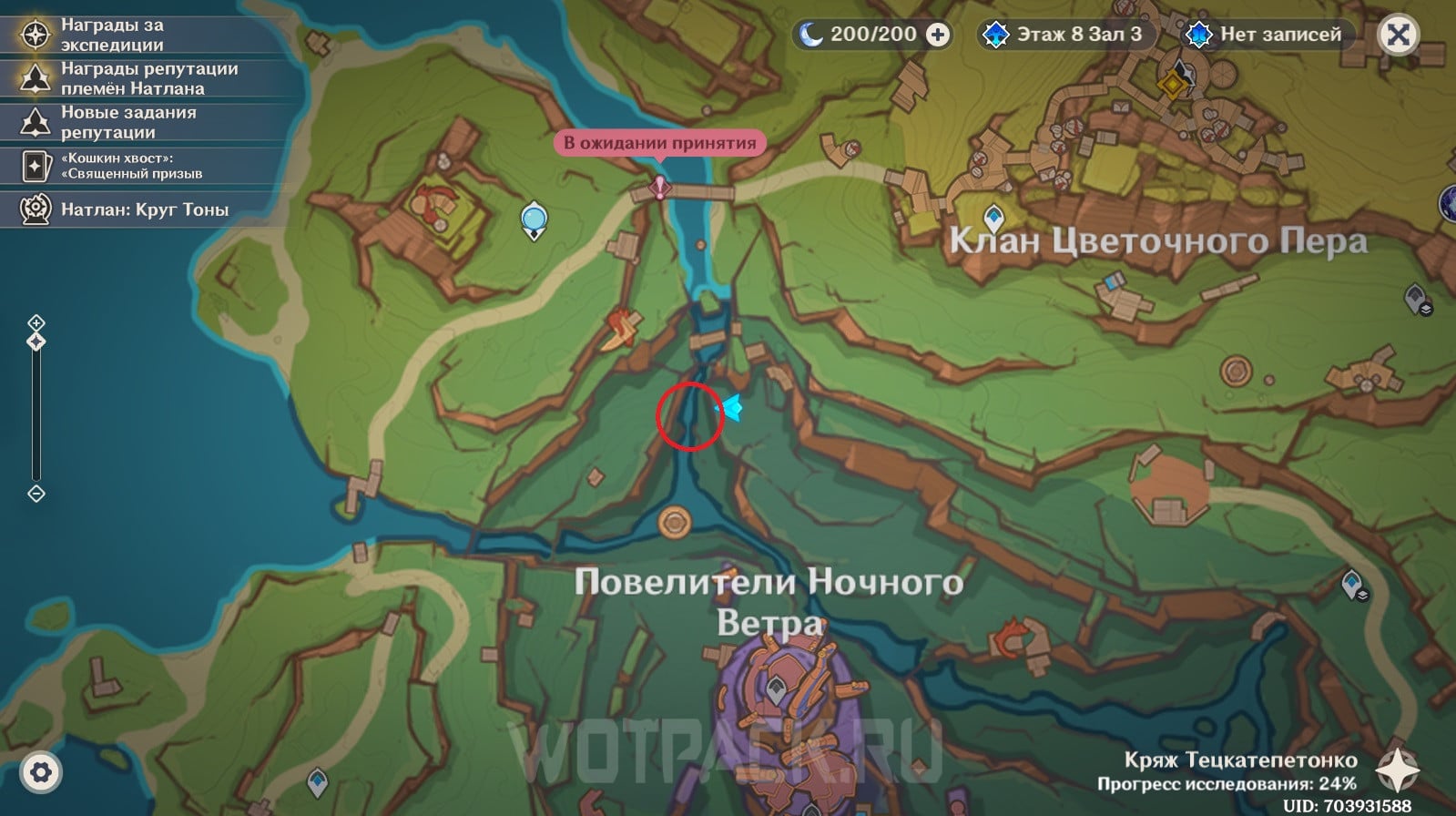Click the yellow quest marker in the village

coord(1172,85)
